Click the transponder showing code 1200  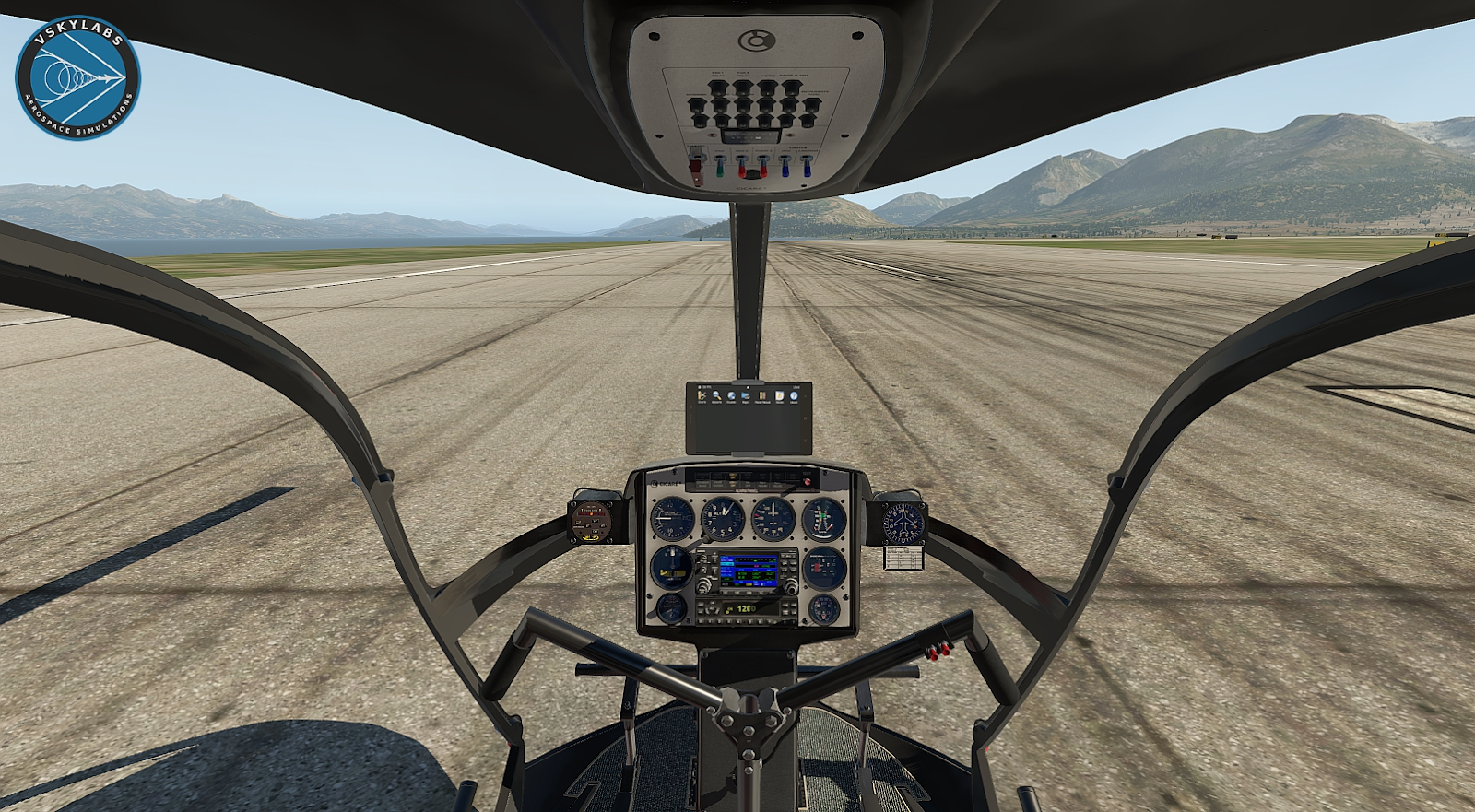[x=746, y=608]
